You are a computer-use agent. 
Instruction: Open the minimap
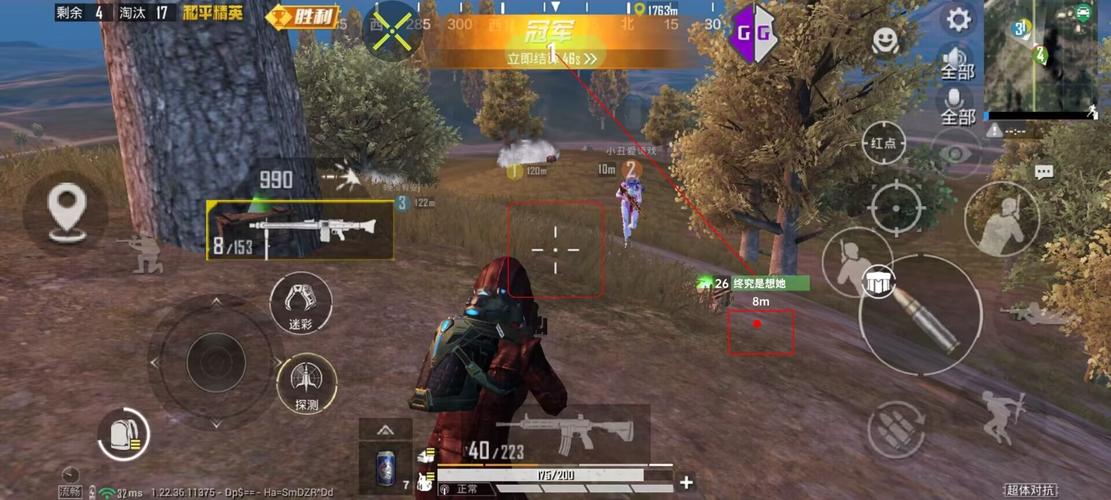(1040, 57)
